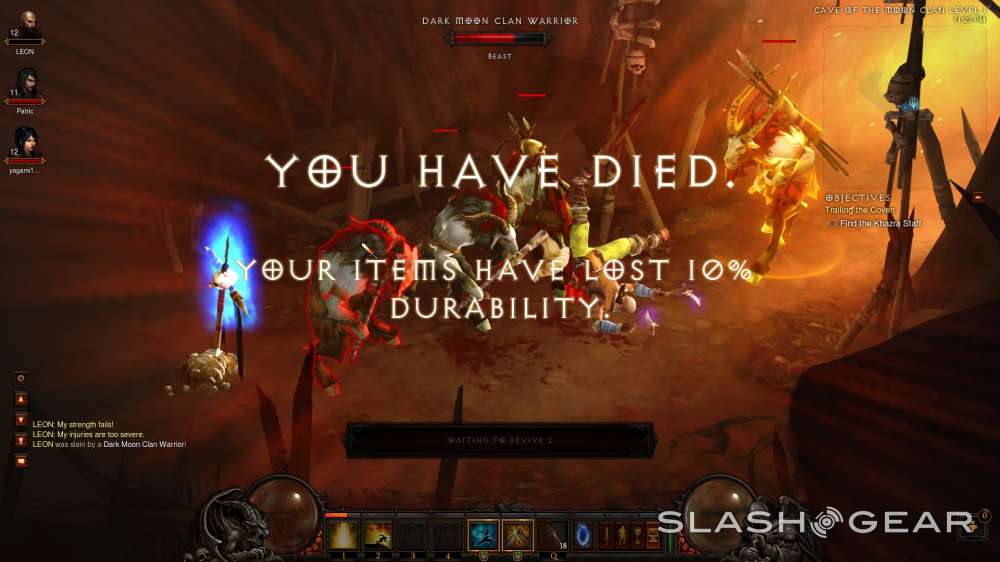Jump to the bottom of the chat log
1000x562 pixels.
click(x=21, y=440)
